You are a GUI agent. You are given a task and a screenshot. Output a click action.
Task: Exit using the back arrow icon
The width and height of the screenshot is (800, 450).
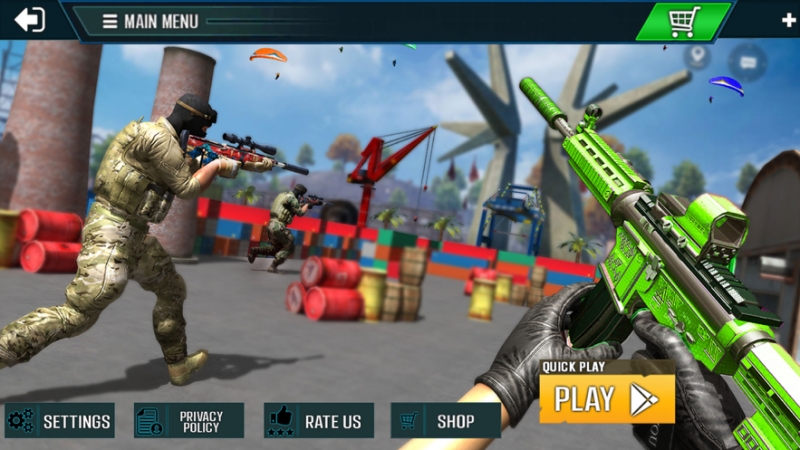(30, 20)
